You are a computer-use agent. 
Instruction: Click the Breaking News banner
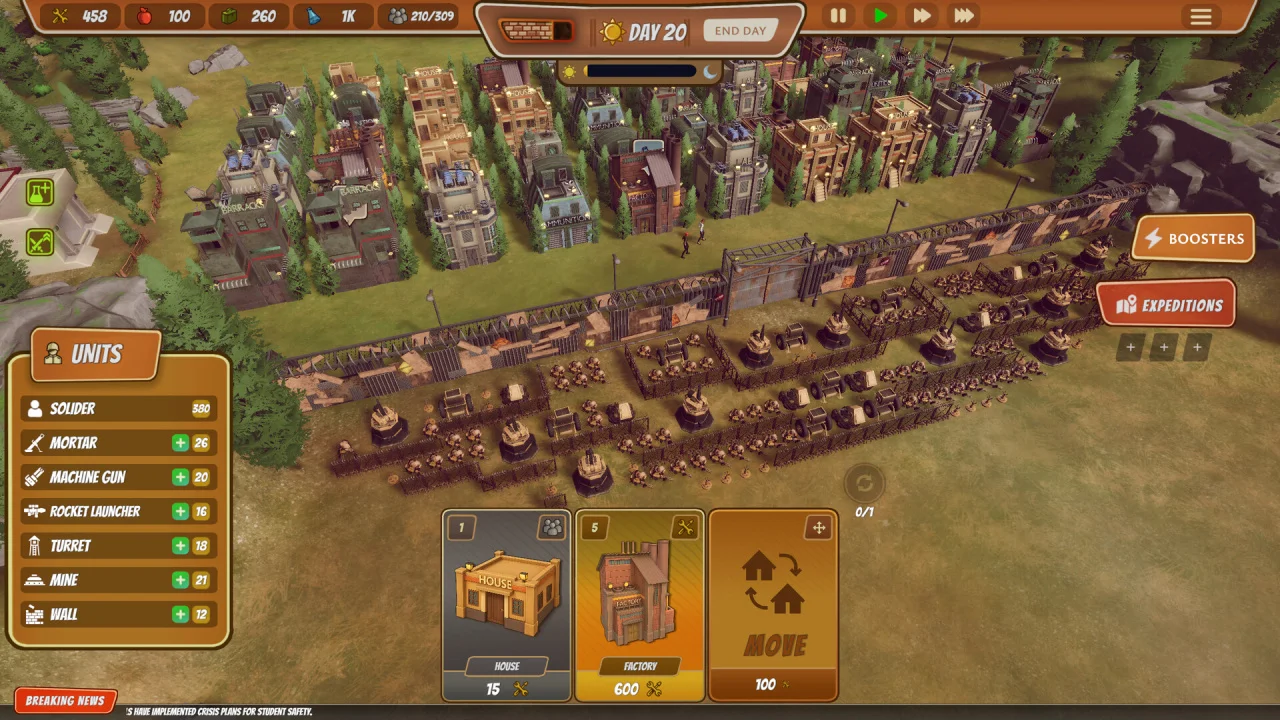point(65,701)
